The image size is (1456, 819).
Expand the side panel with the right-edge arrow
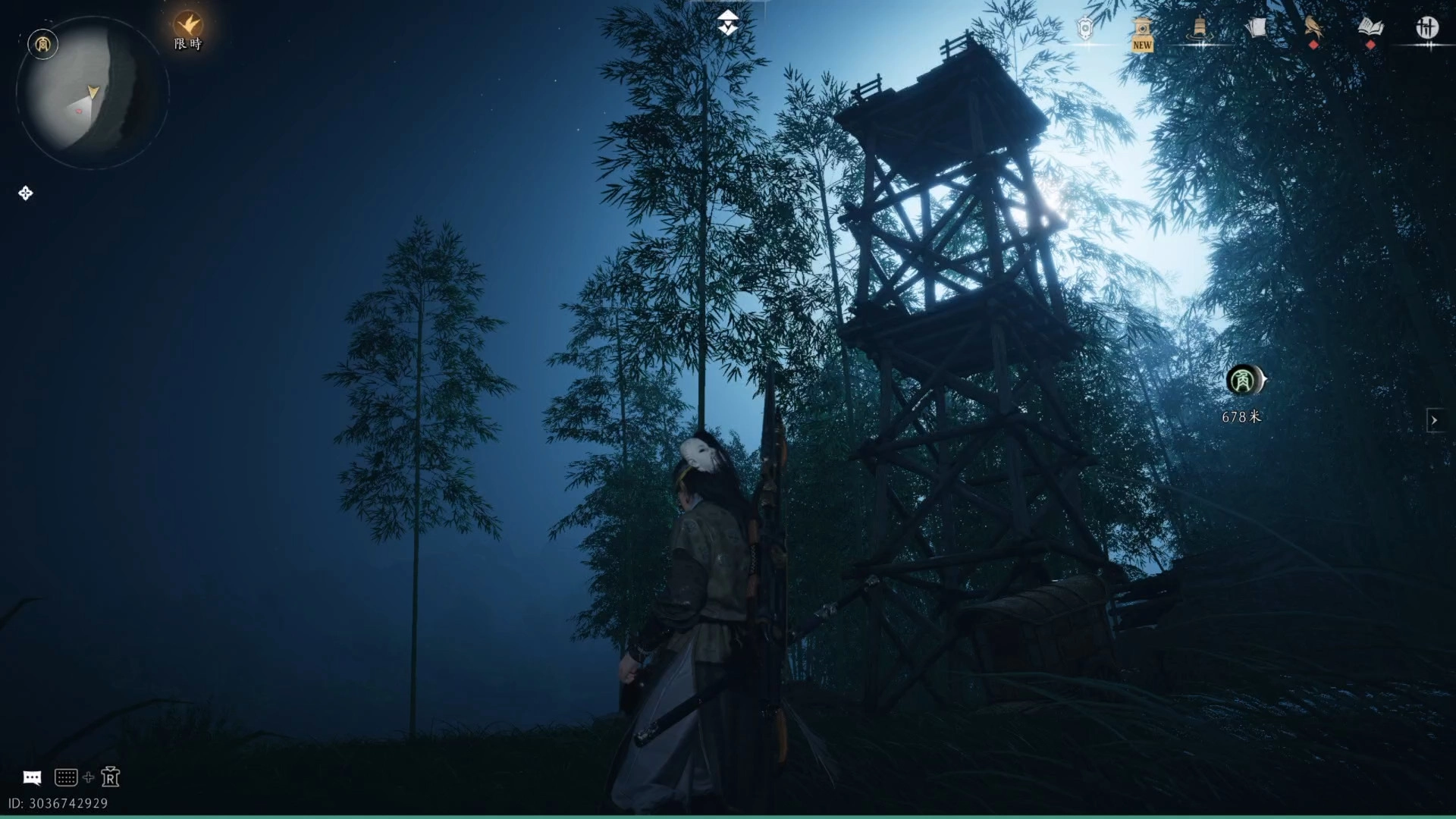(1434, 420)
